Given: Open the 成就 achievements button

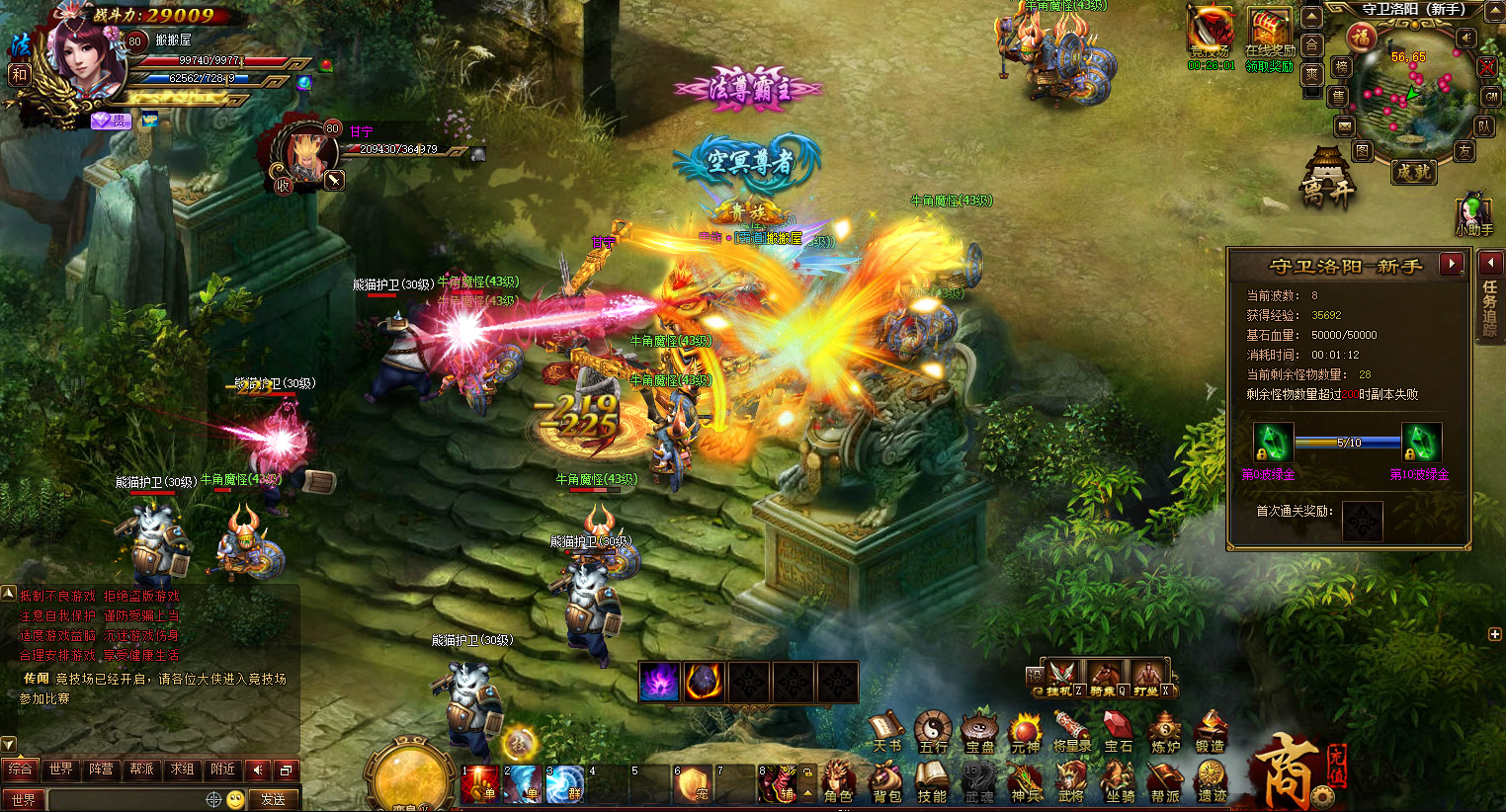Looking at the screenshot, I should 1413,171.
